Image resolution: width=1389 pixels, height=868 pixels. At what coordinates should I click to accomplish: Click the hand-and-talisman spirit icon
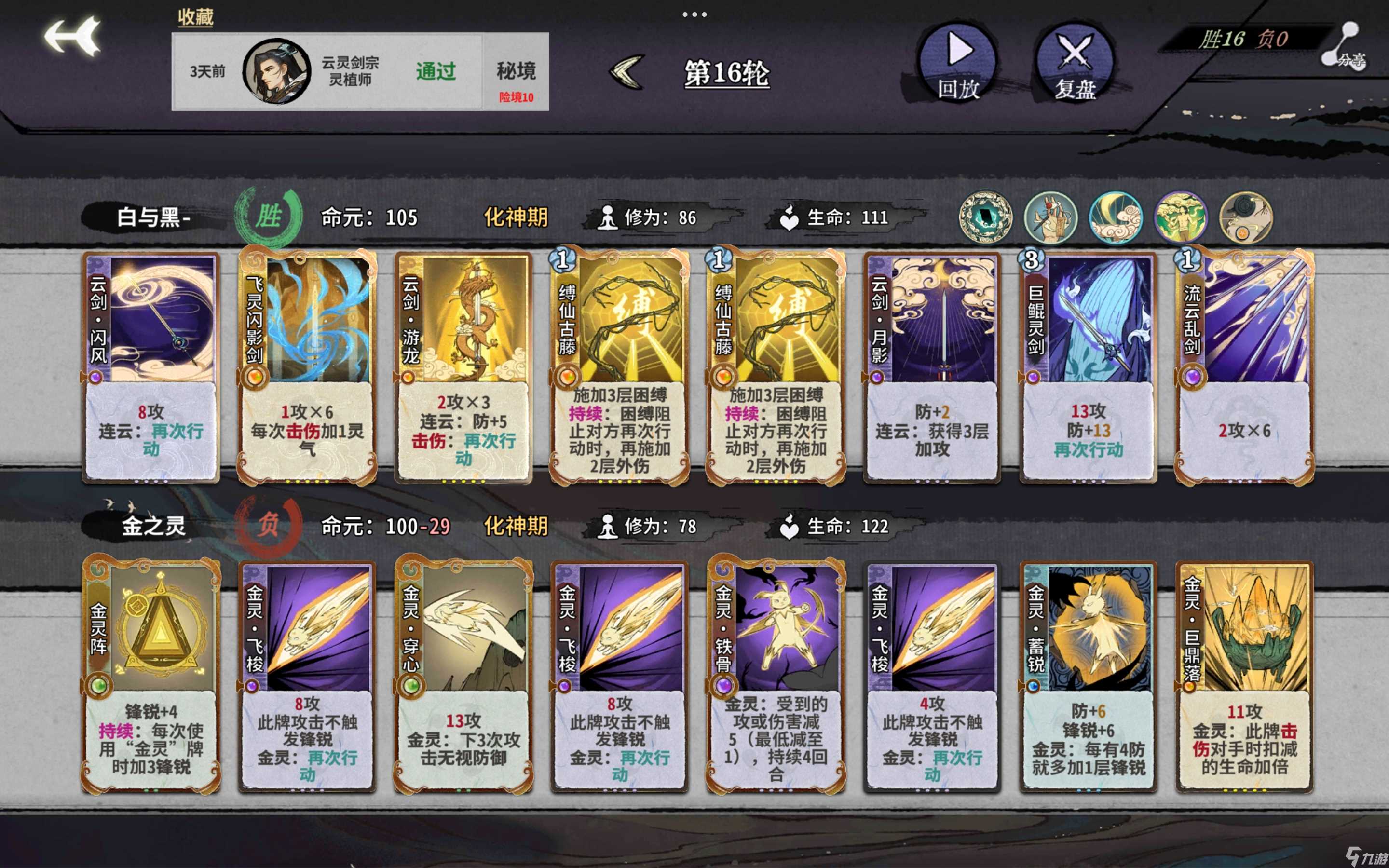1051,217
